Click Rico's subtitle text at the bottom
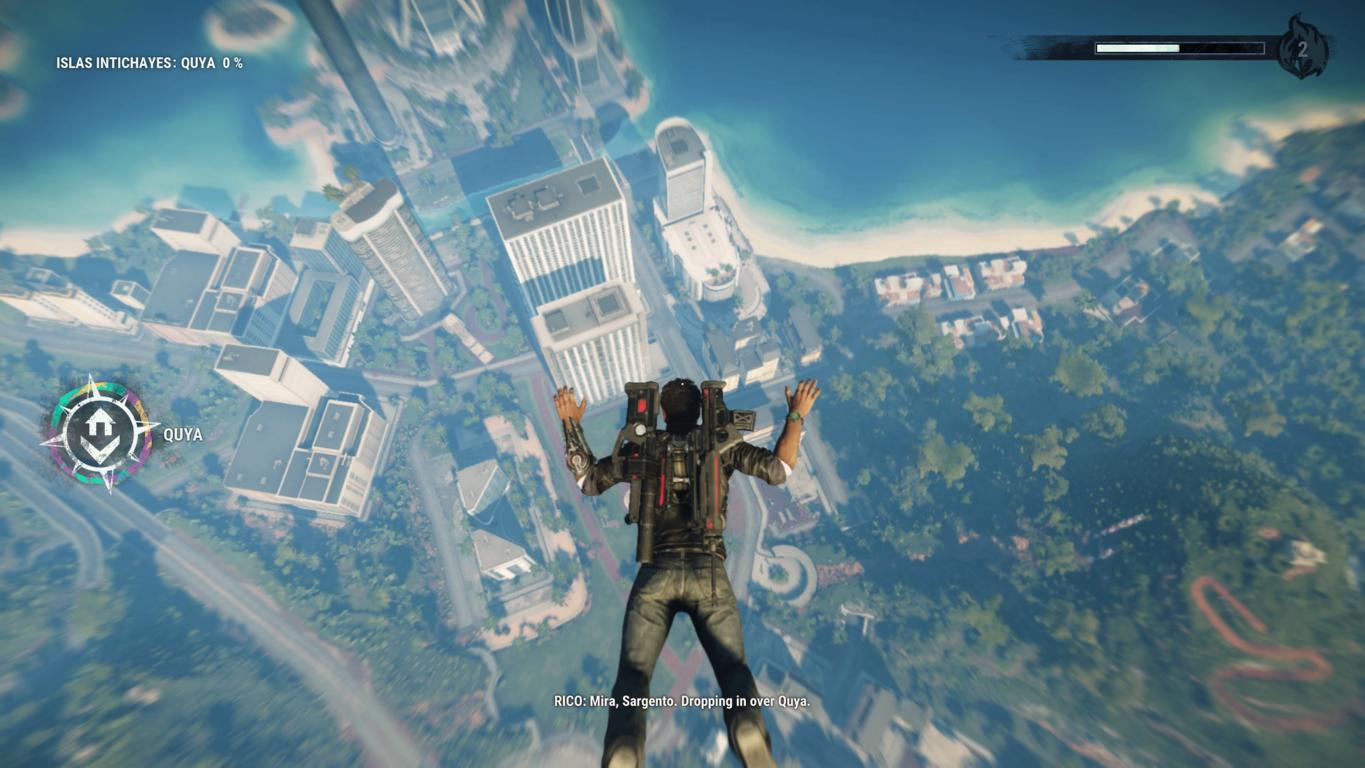The width and height of the screenshot is (1365, 768). tap(683, 702)
